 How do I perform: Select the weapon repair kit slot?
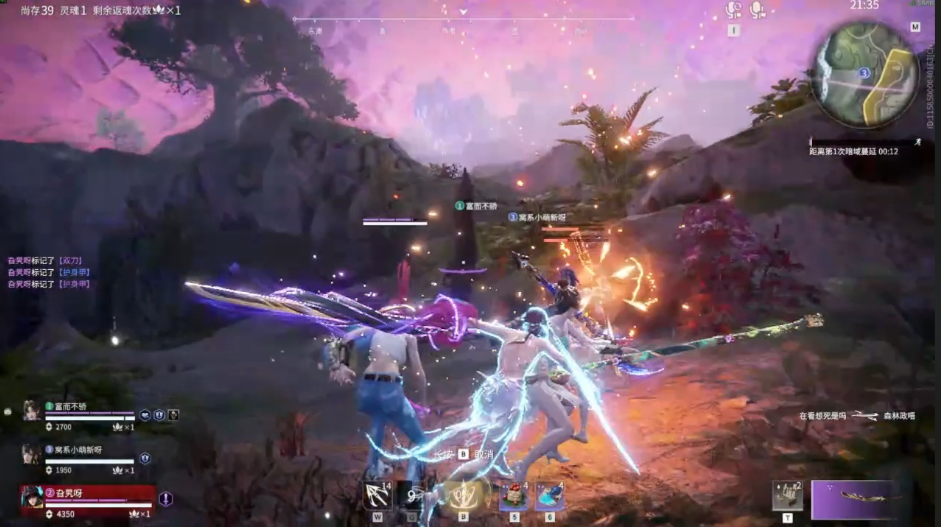click(x=787, y=496)
